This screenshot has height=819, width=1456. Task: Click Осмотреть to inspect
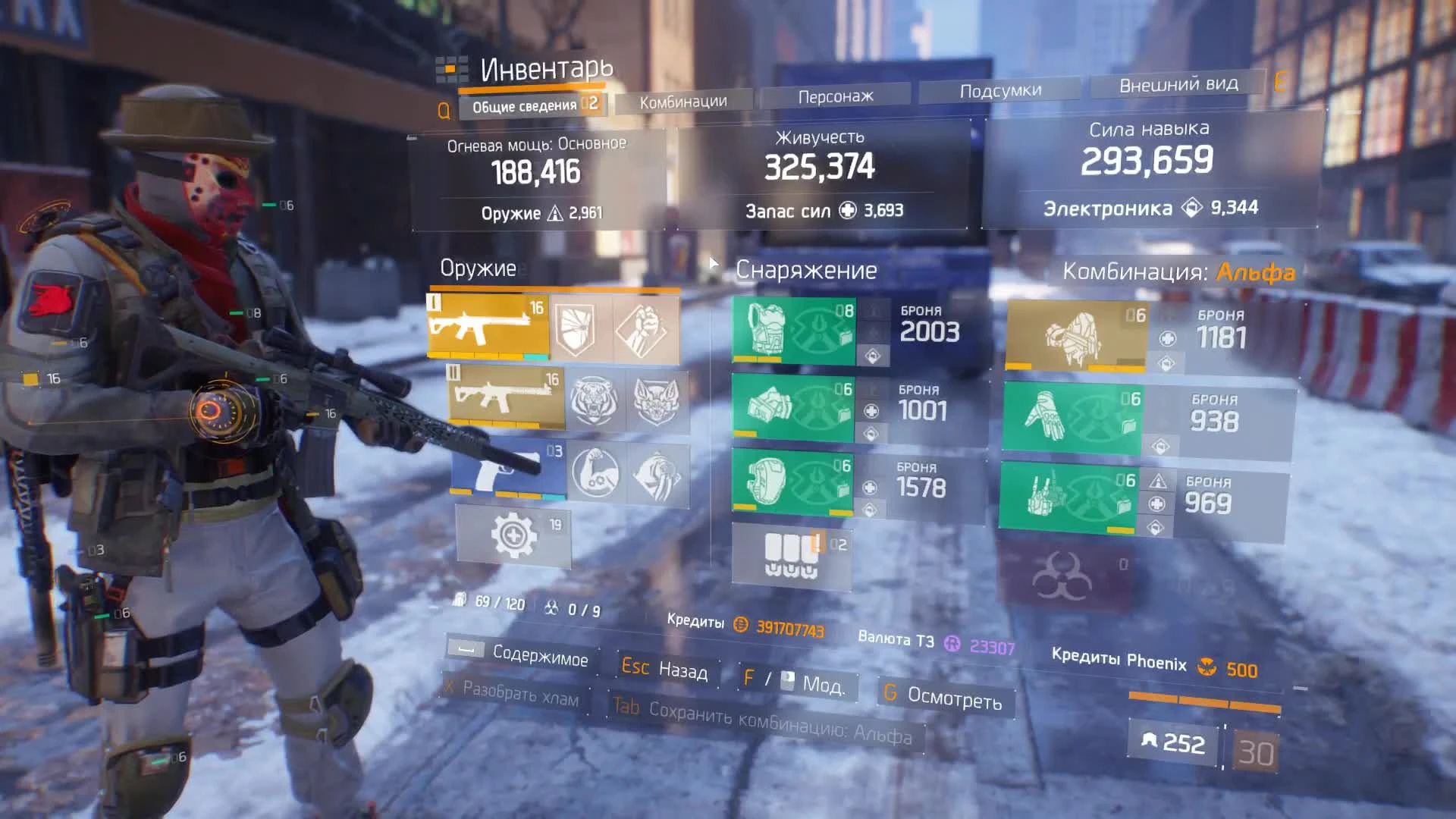tap(946, 700)
